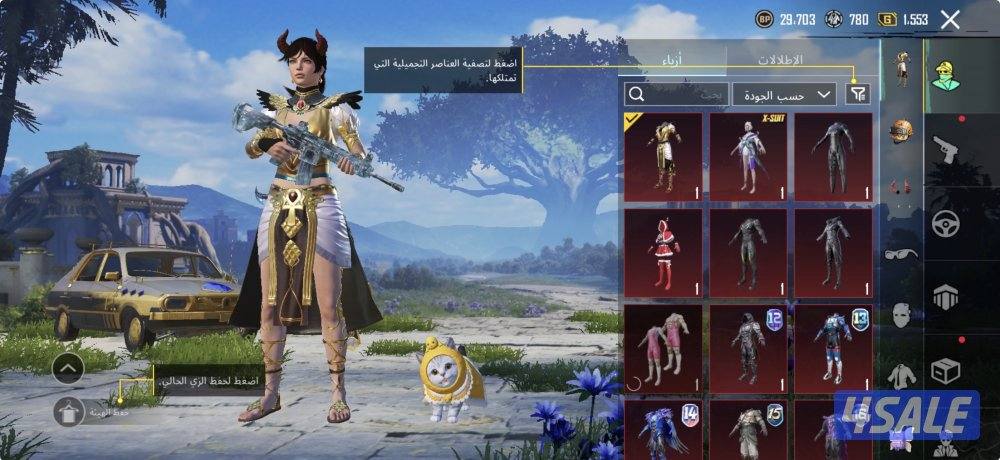This screenshot has height=460, width=1000.
Task: Choose the X-Suit outfit tile
Action: [749, 156]
